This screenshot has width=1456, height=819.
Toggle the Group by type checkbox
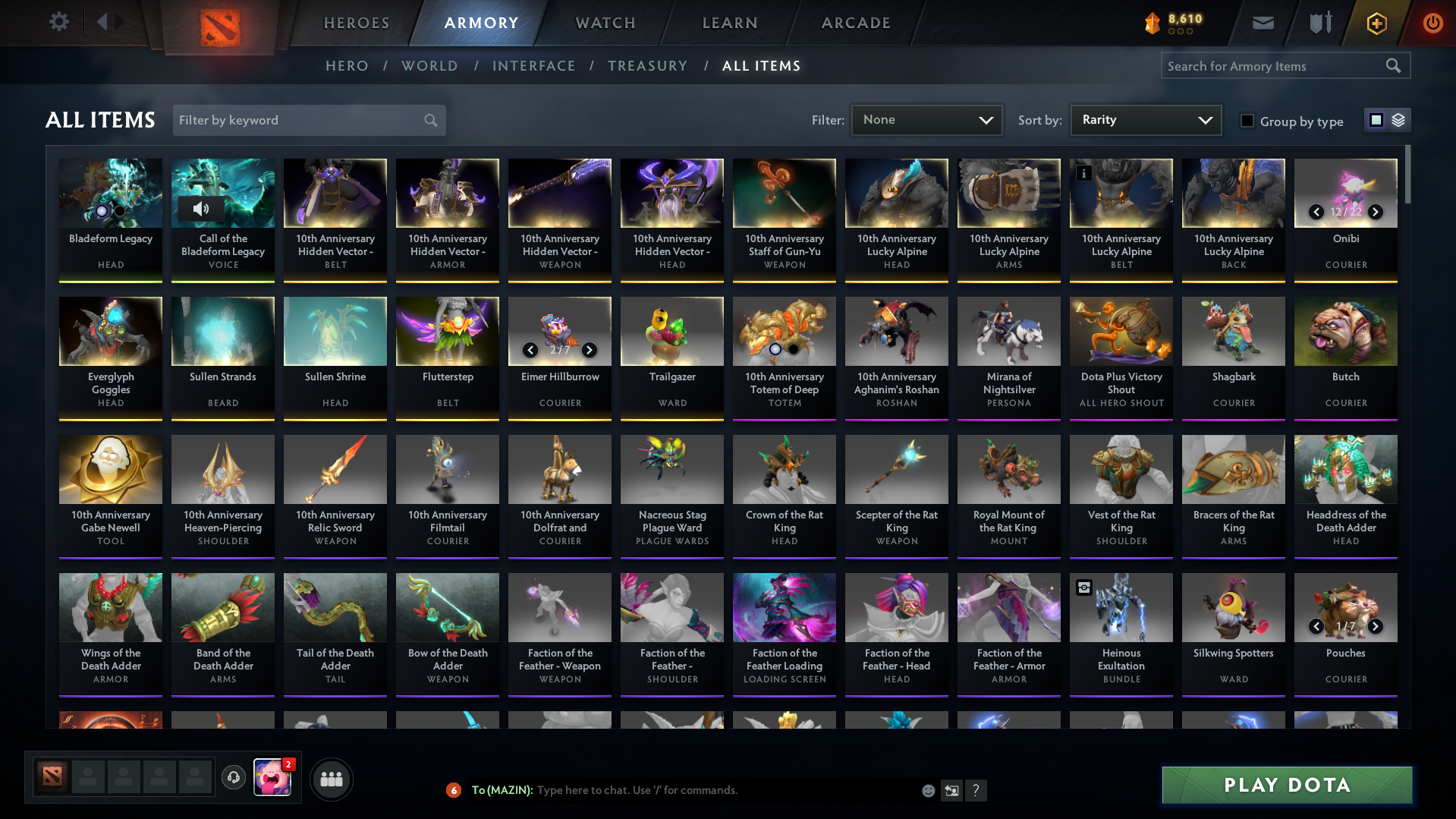1247,121
